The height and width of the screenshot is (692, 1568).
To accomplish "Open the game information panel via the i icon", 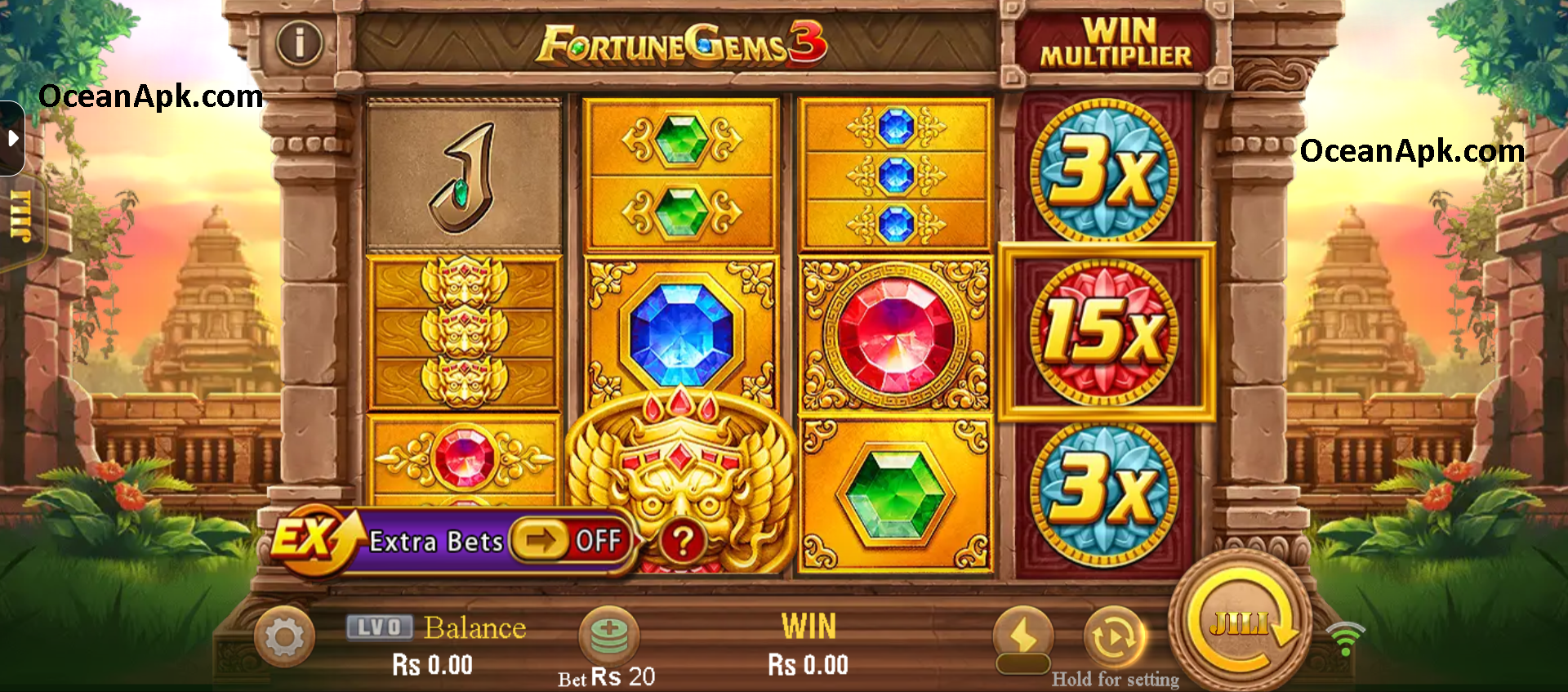I will (x=300, y=44).
